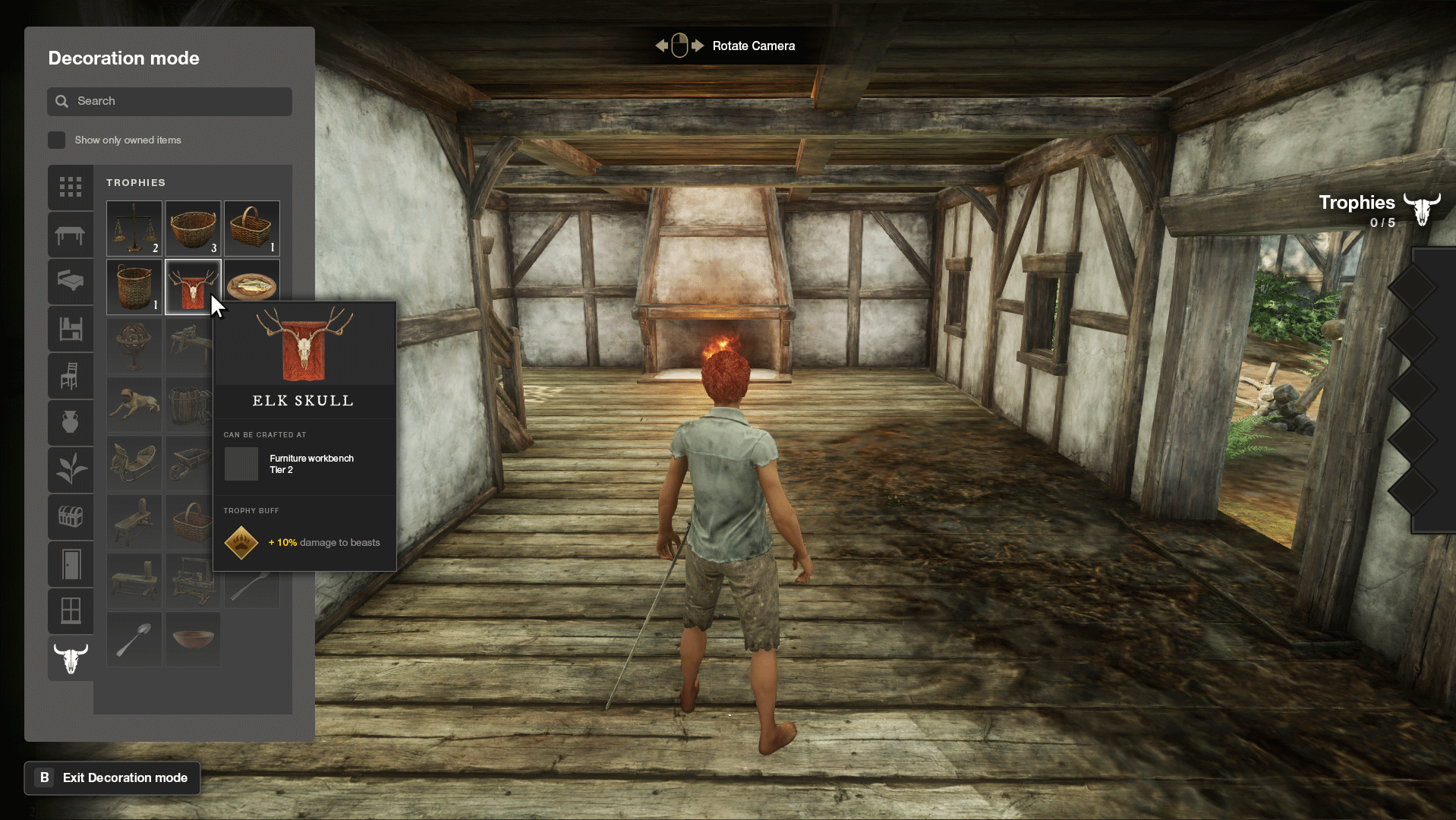Screen dimensions: 1456x820
Task: Open the tables category tab
Action: point(71,235)
